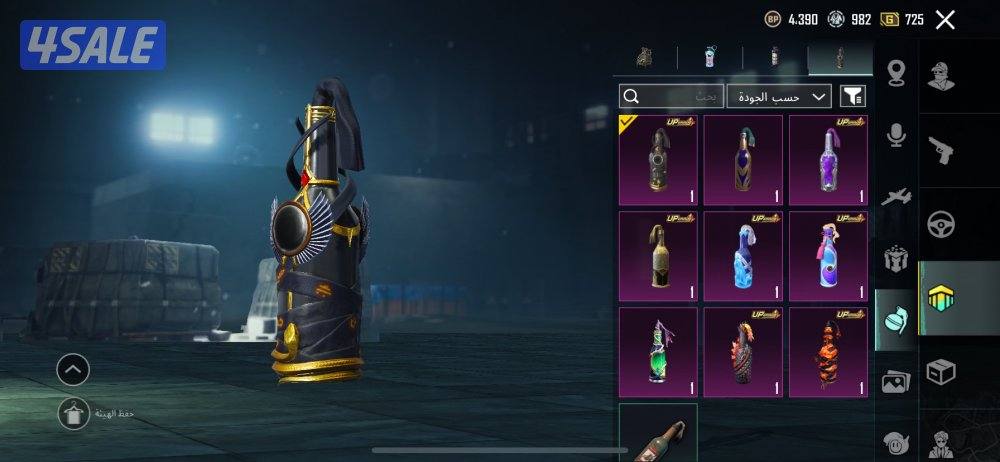The height and width of the screenshot is (462, 1000).
Task: Save the outfit with the hanger button
Action: 73,413
